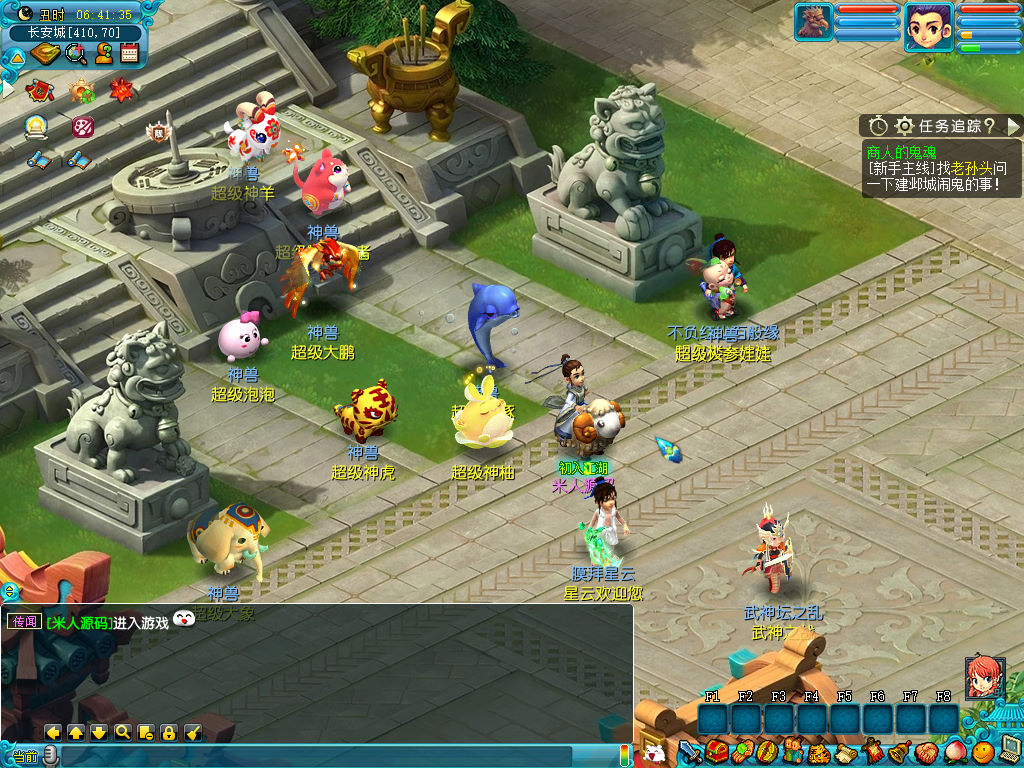Open the magnifier mini-map search icon
This screenshot has width=1024, height=768.
click(76, 53)
